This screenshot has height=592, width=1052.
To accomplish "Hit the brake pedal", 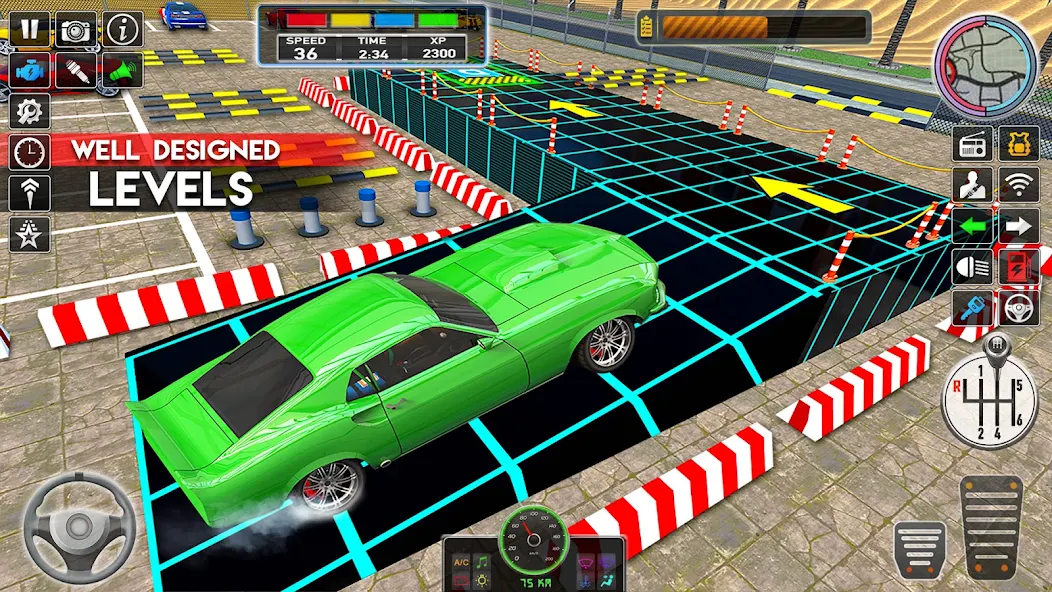I will 919,548.
